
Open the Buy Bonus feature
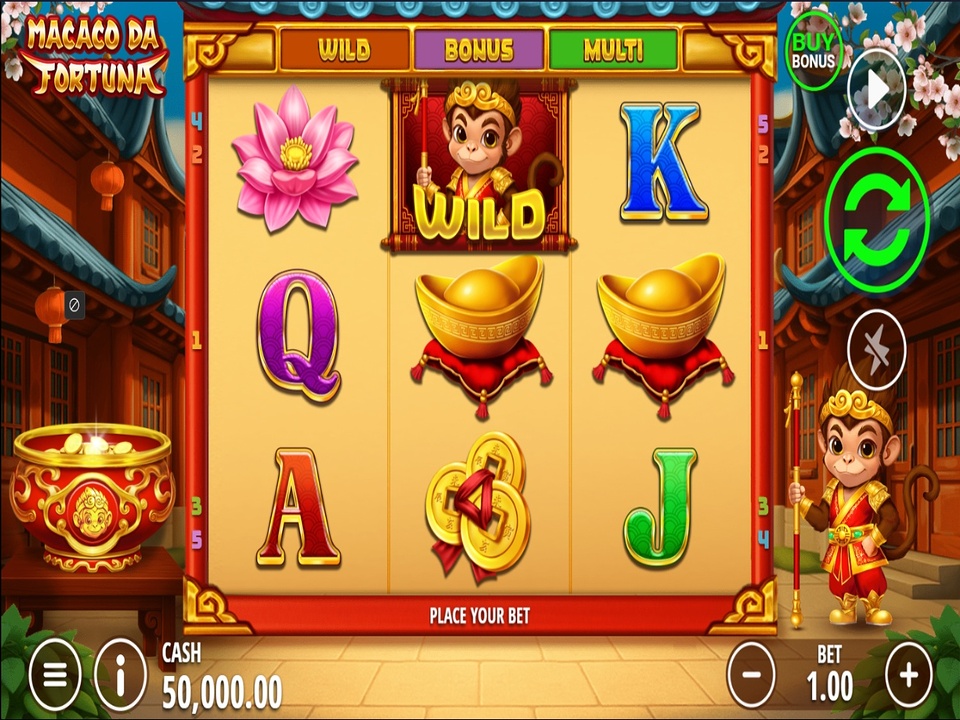pos(813,50)
